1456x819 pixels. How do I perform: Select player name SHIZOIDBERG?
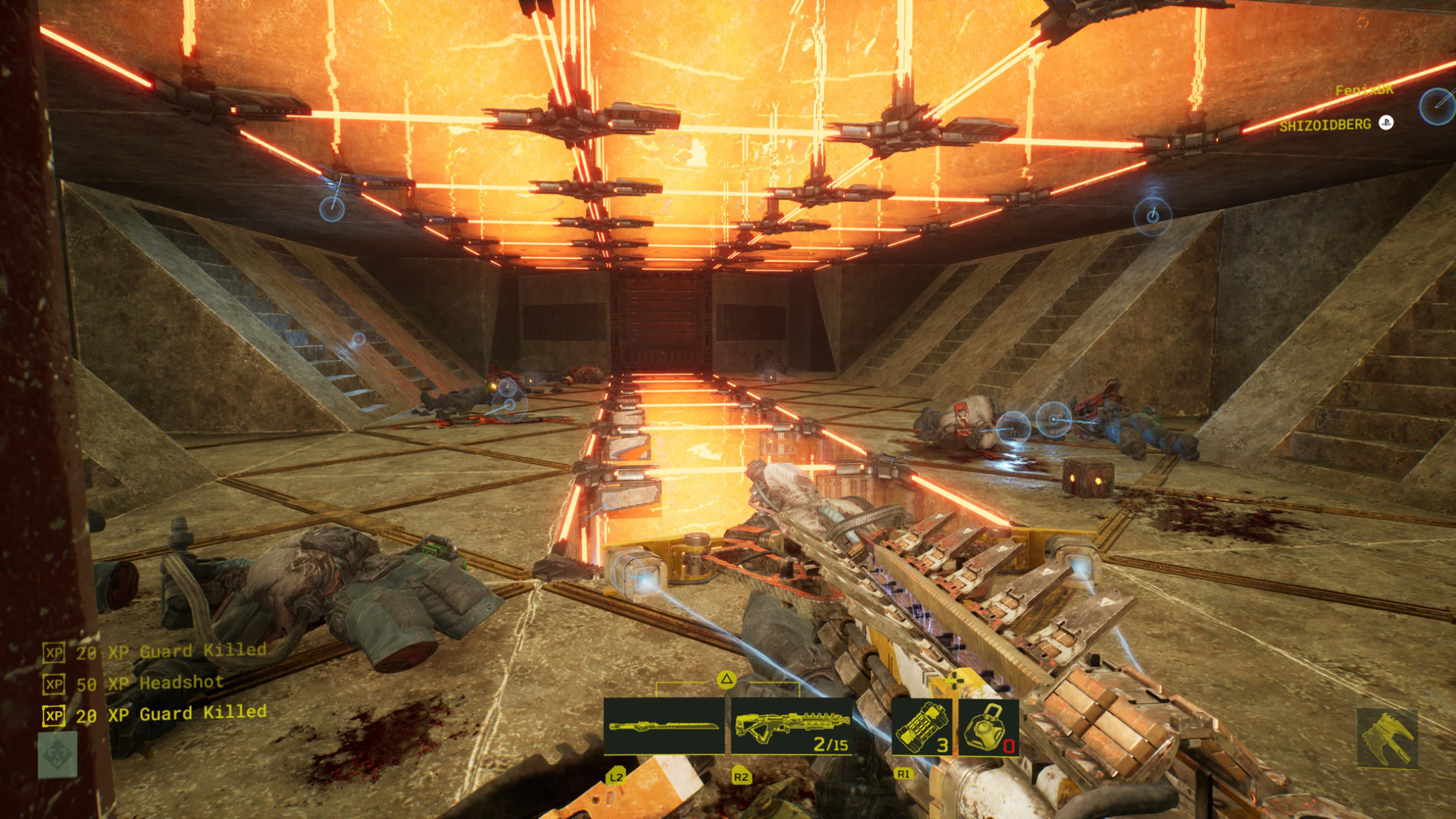click(1325, 125)
